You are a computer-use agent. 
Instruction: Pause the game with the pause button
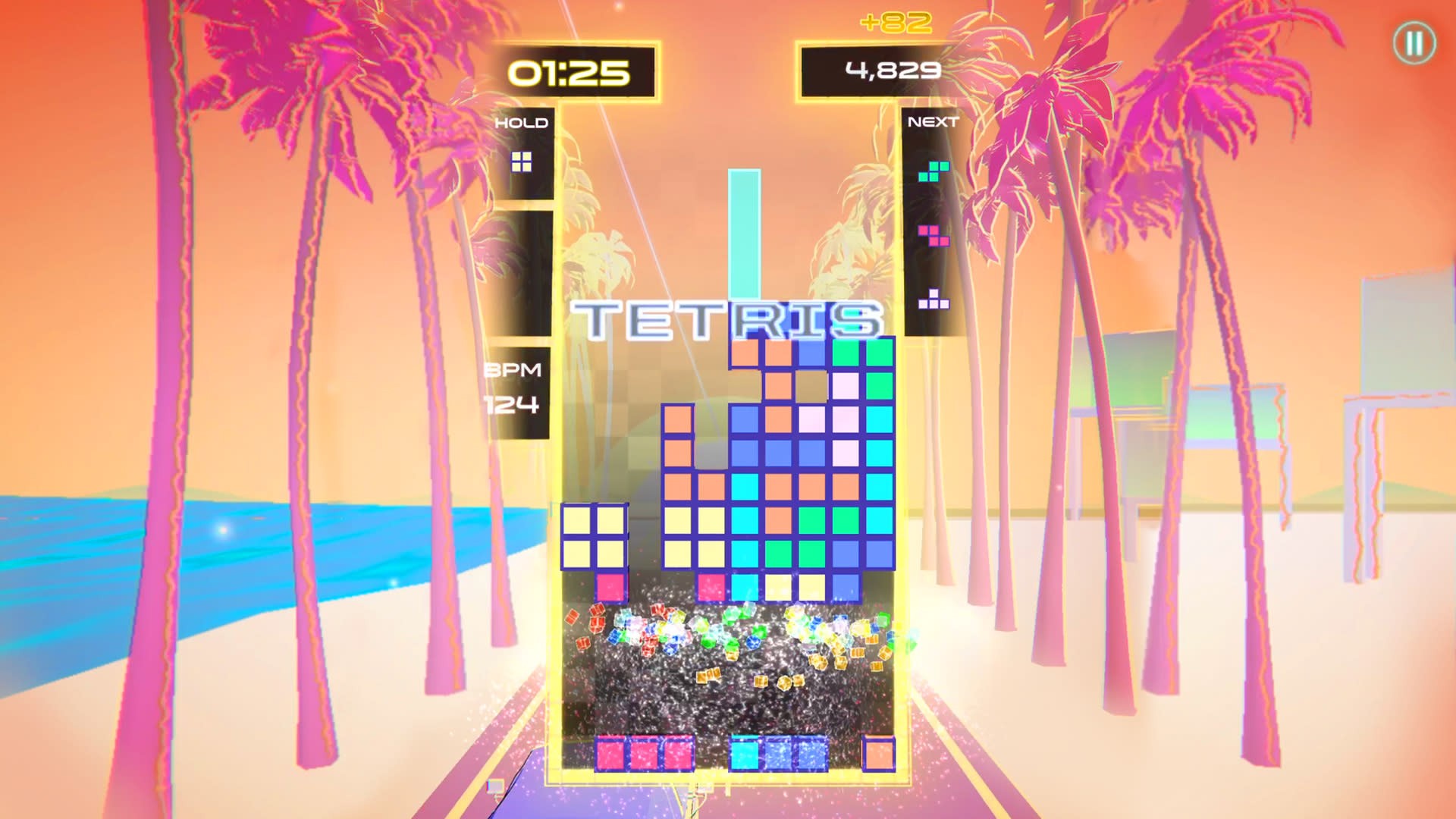1414,43
